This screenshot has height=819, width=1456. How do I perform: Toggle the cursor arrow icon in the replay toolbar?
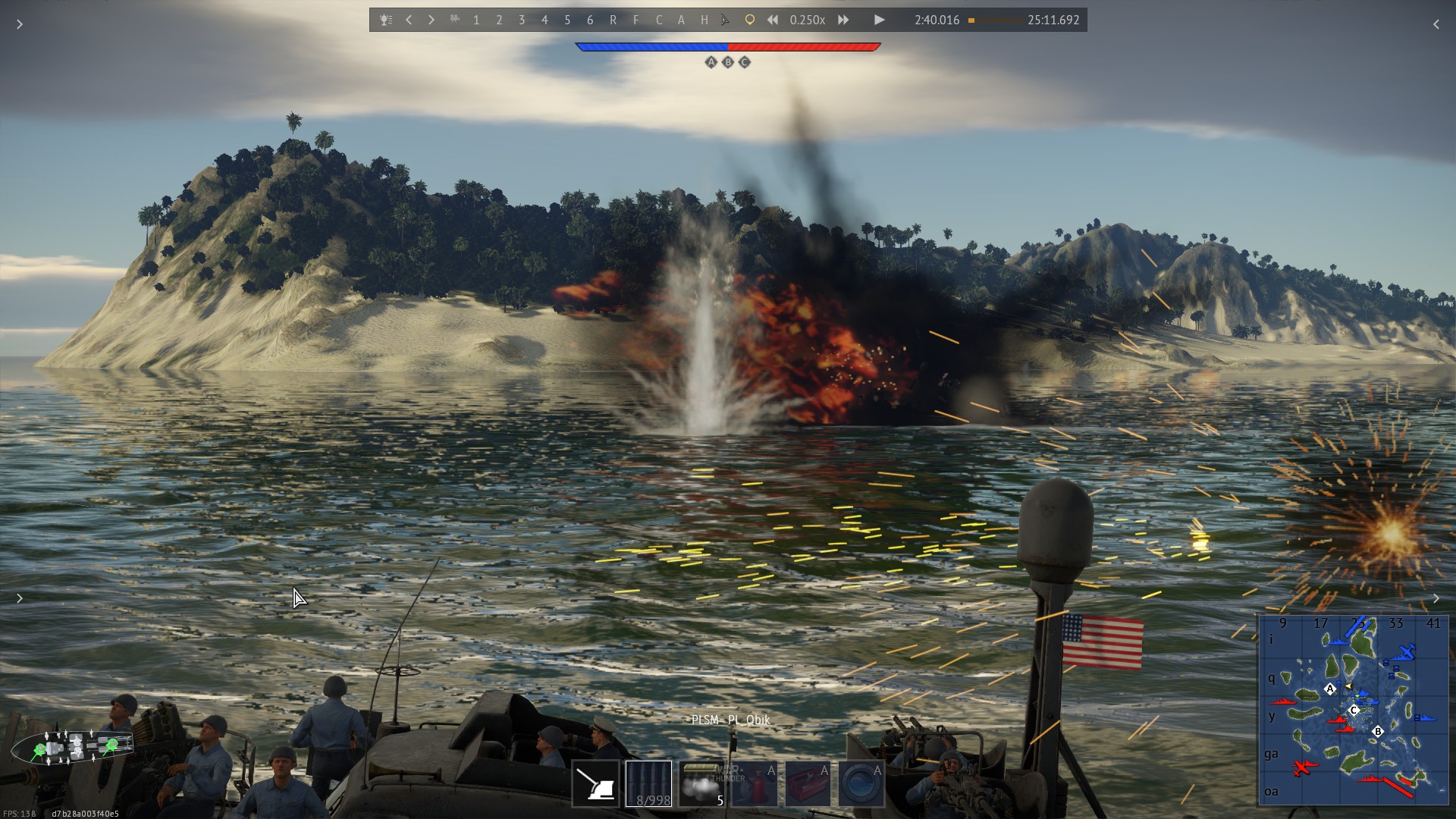pyautogui.click(x=726, y=20)
